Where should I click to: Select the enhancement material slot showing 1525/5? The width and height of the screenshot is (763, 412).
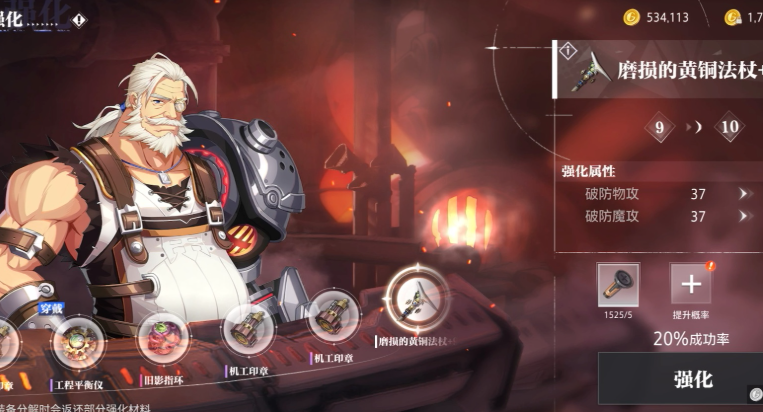click(x=618, y=285)
